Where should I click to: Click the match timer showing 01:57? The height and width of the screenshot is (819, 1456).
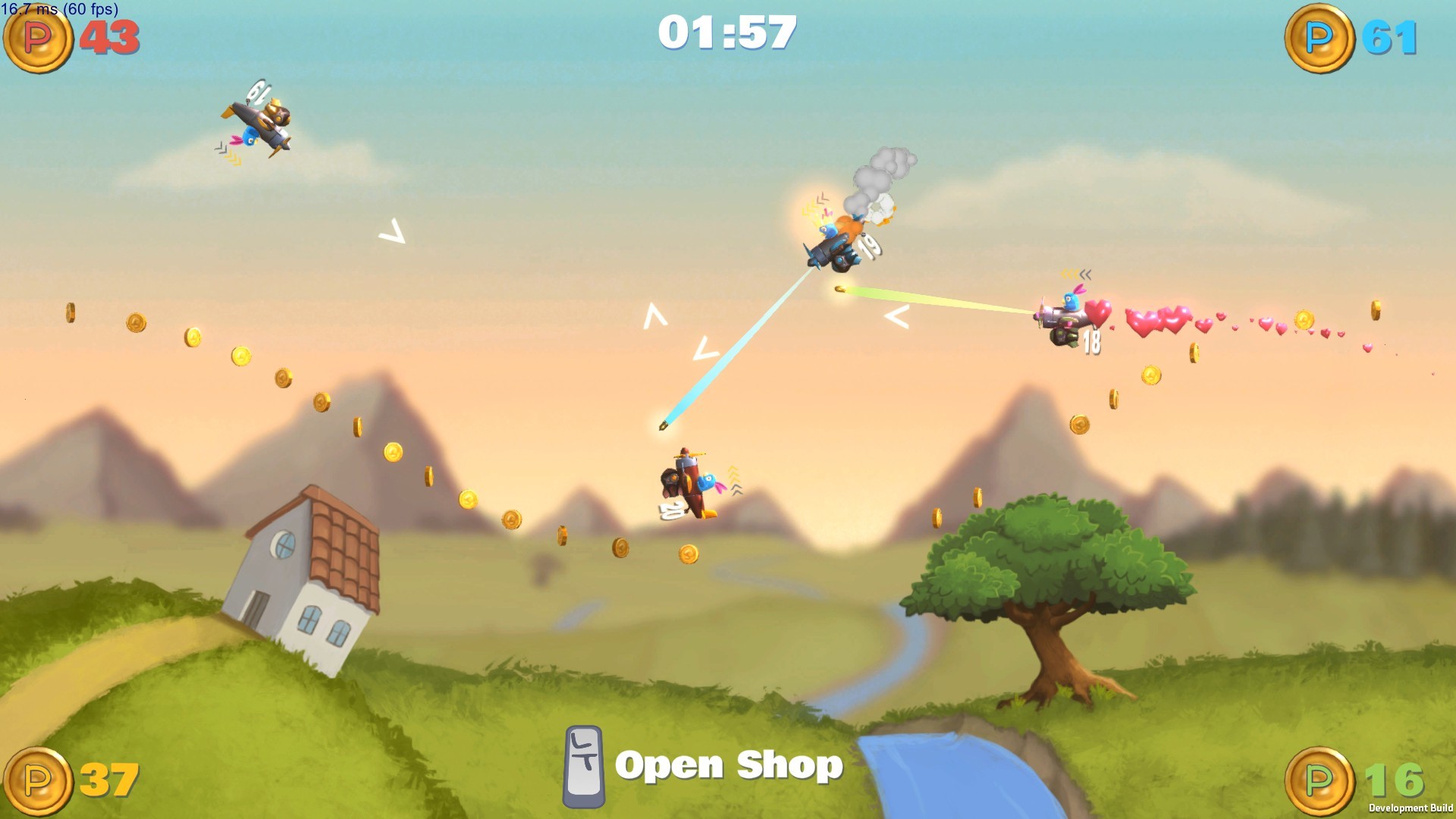730,32
